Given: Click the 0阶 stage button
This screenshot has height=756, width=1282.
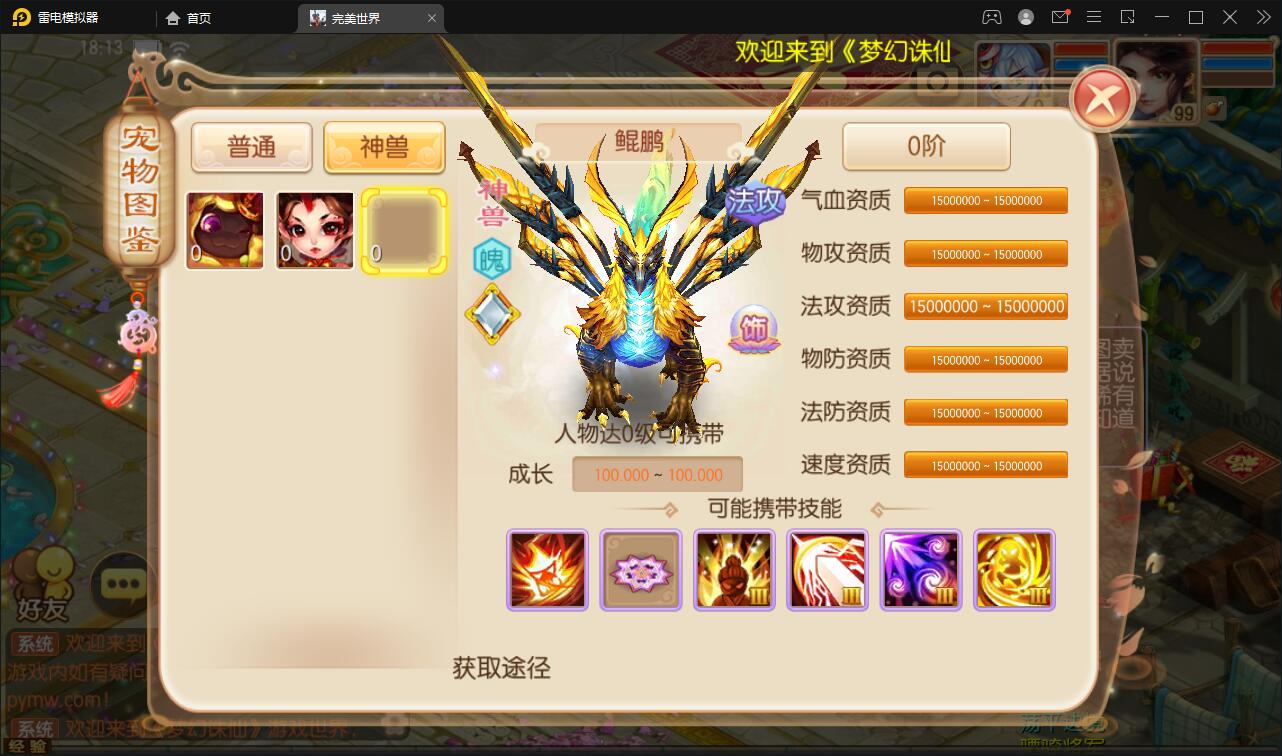Looking at the screenshot, I should click(x=926, y=146).
